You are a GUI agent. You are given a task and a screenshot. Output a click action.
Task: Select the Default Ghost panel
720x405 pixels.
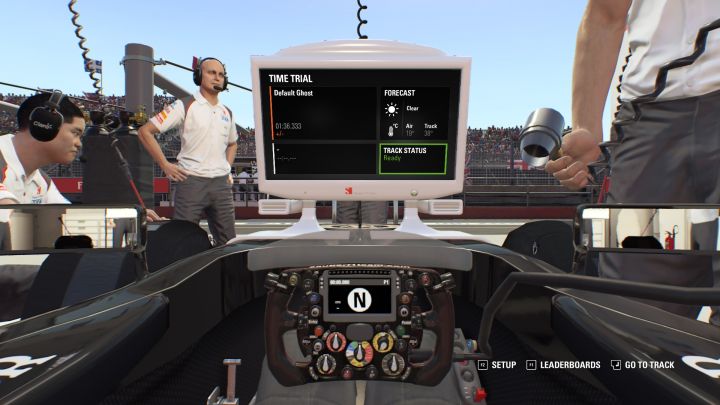pyautogui.click(x=322, y=112)
